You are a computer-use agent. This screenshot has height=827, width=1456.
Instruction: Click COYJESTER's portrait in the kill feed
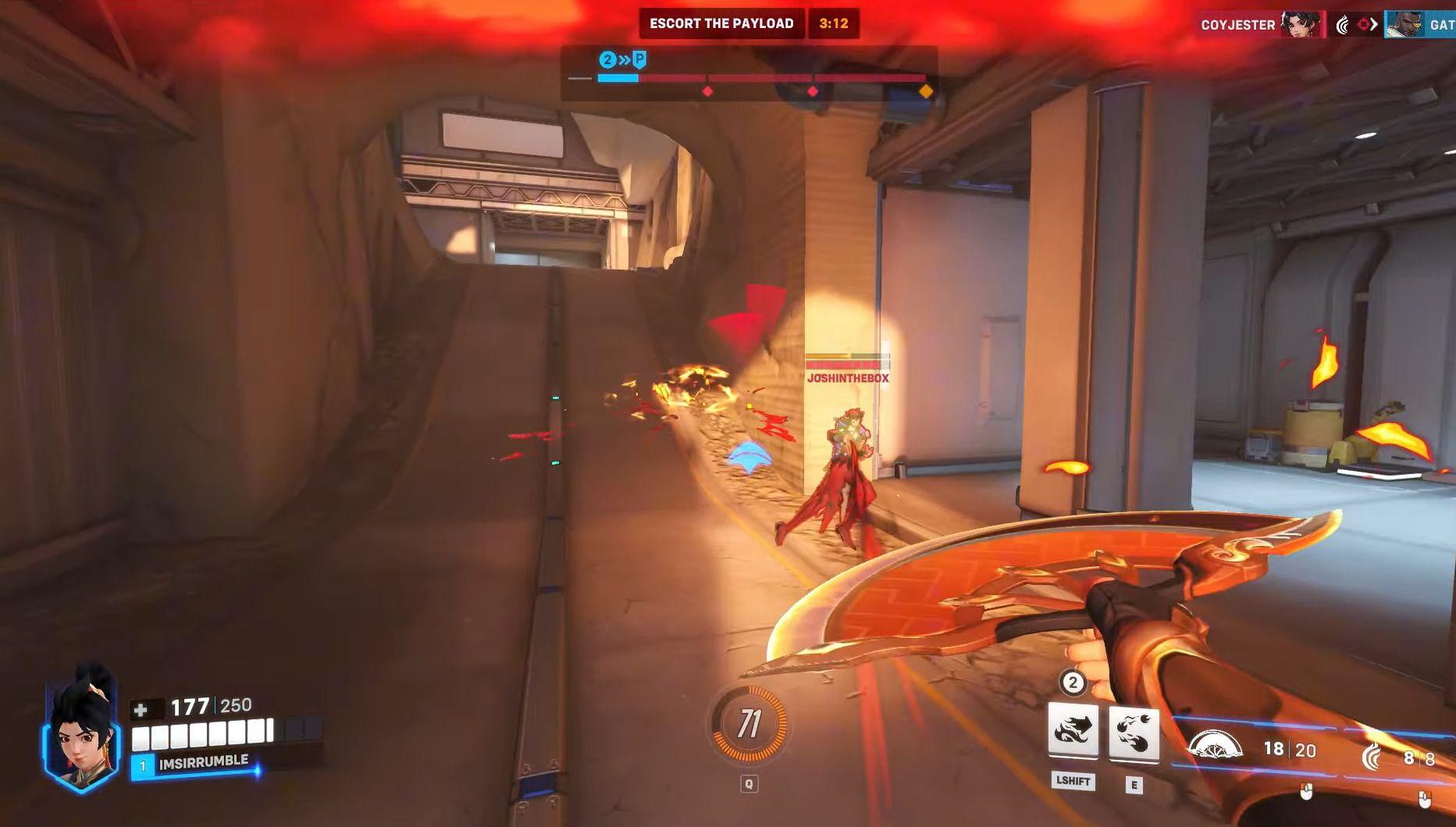(1303, 24)
